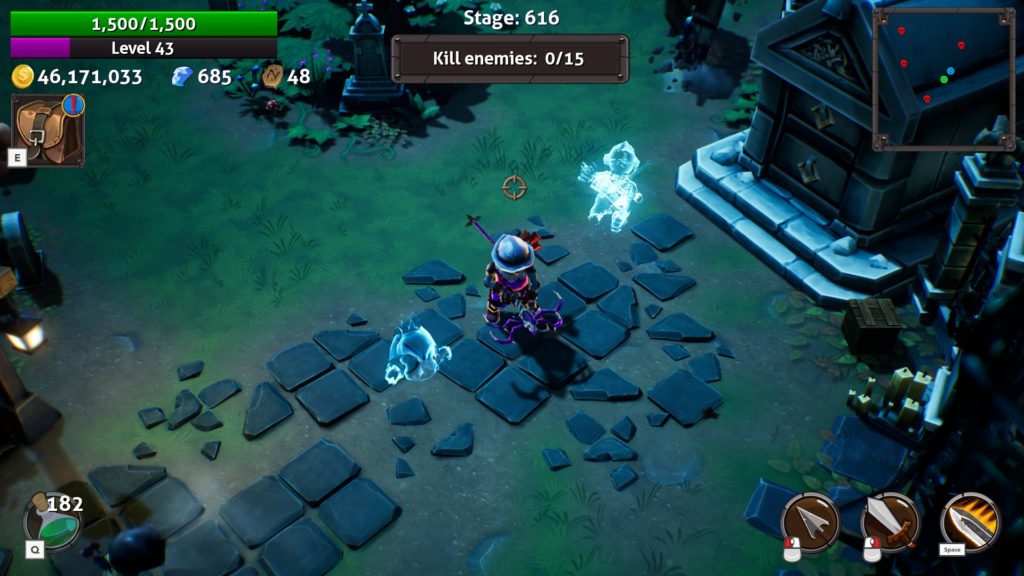Activate the arrow shot ability
The height and width of the screenshot is (576, 1024).
click(810, 521)
